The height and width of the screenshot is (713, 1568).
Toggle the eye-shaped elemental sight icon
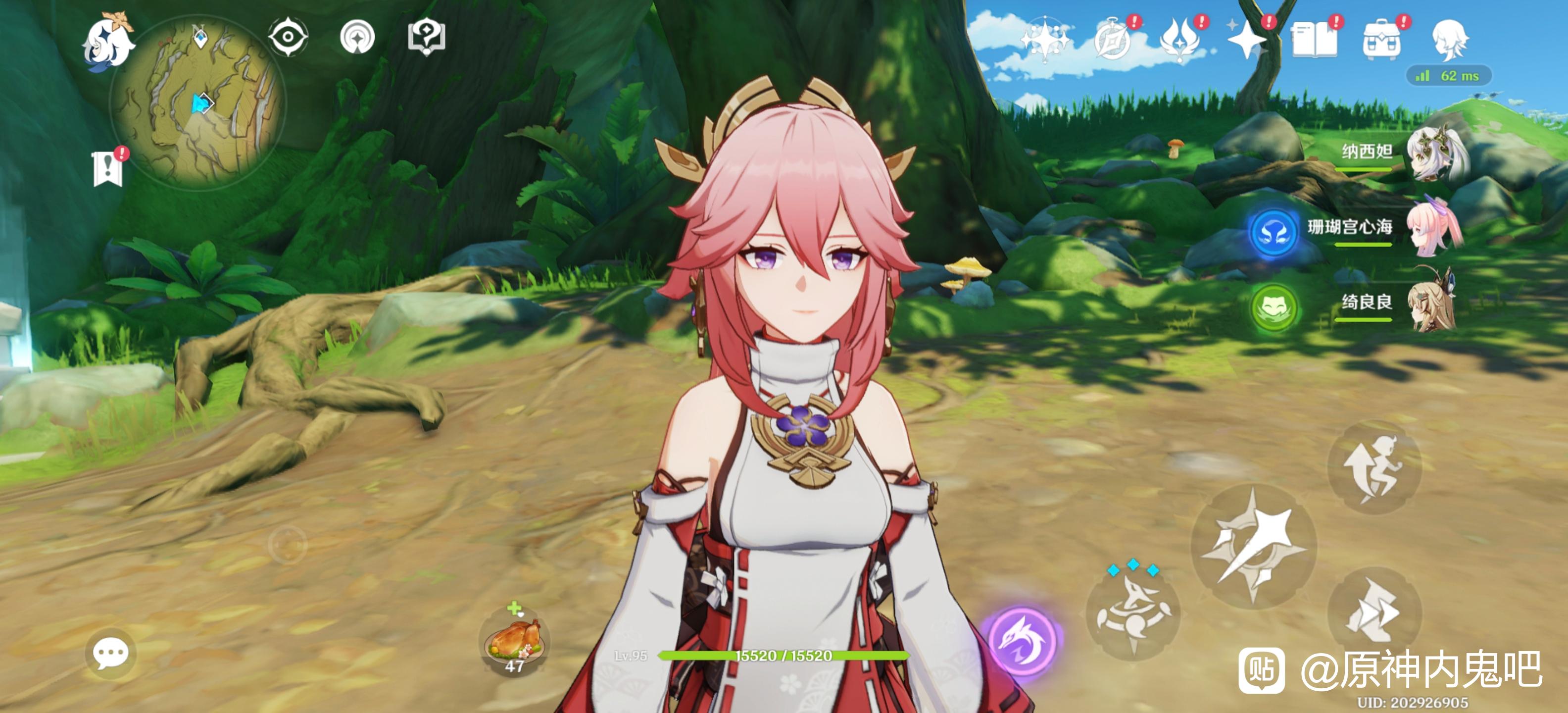[288, 37]
